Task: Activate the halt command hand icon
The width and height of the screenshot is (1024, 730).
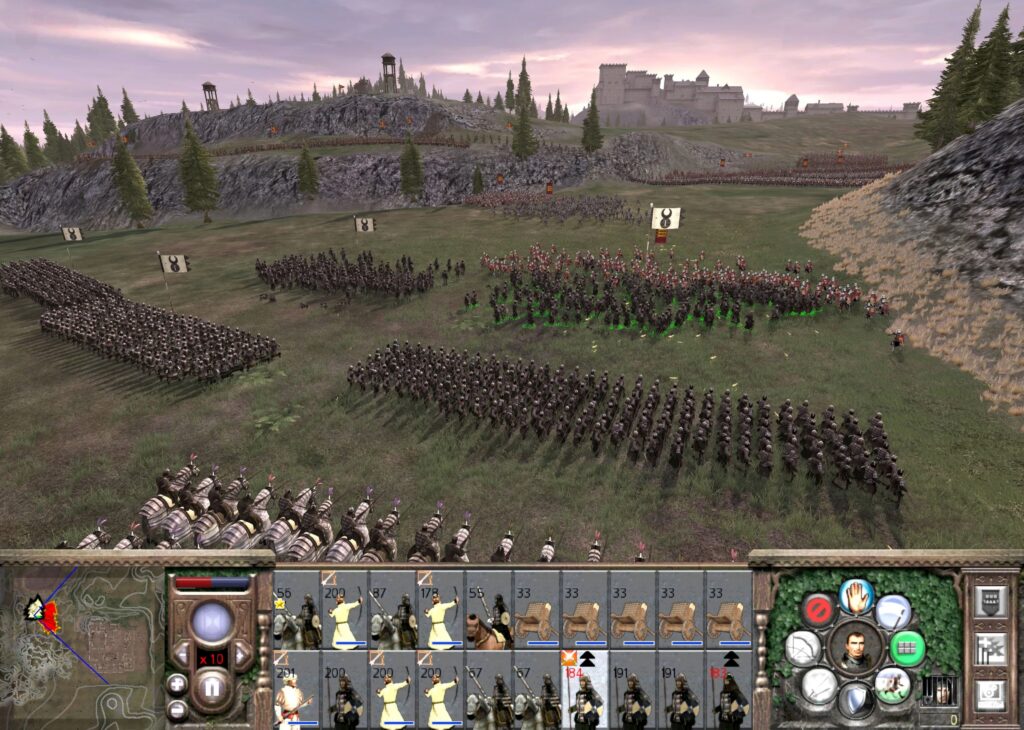Action: click(x=856, y=596)
